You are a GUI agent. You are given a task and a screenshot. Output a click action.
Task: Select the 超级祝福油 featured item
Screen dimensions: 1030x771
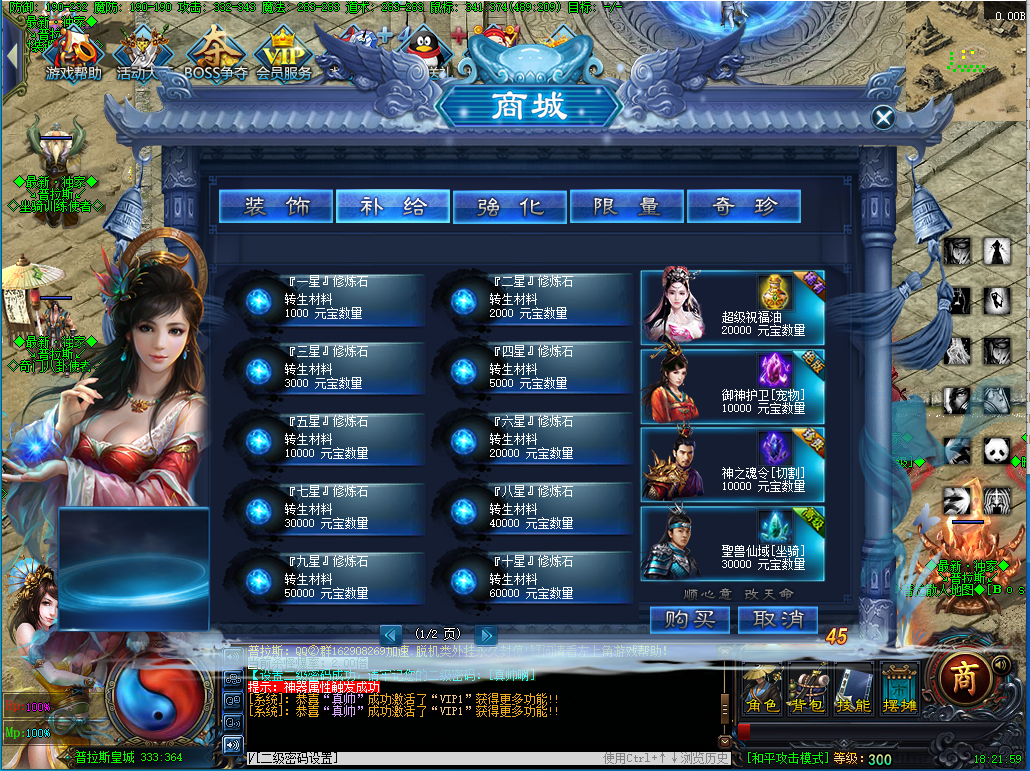[x=732, y=308]
